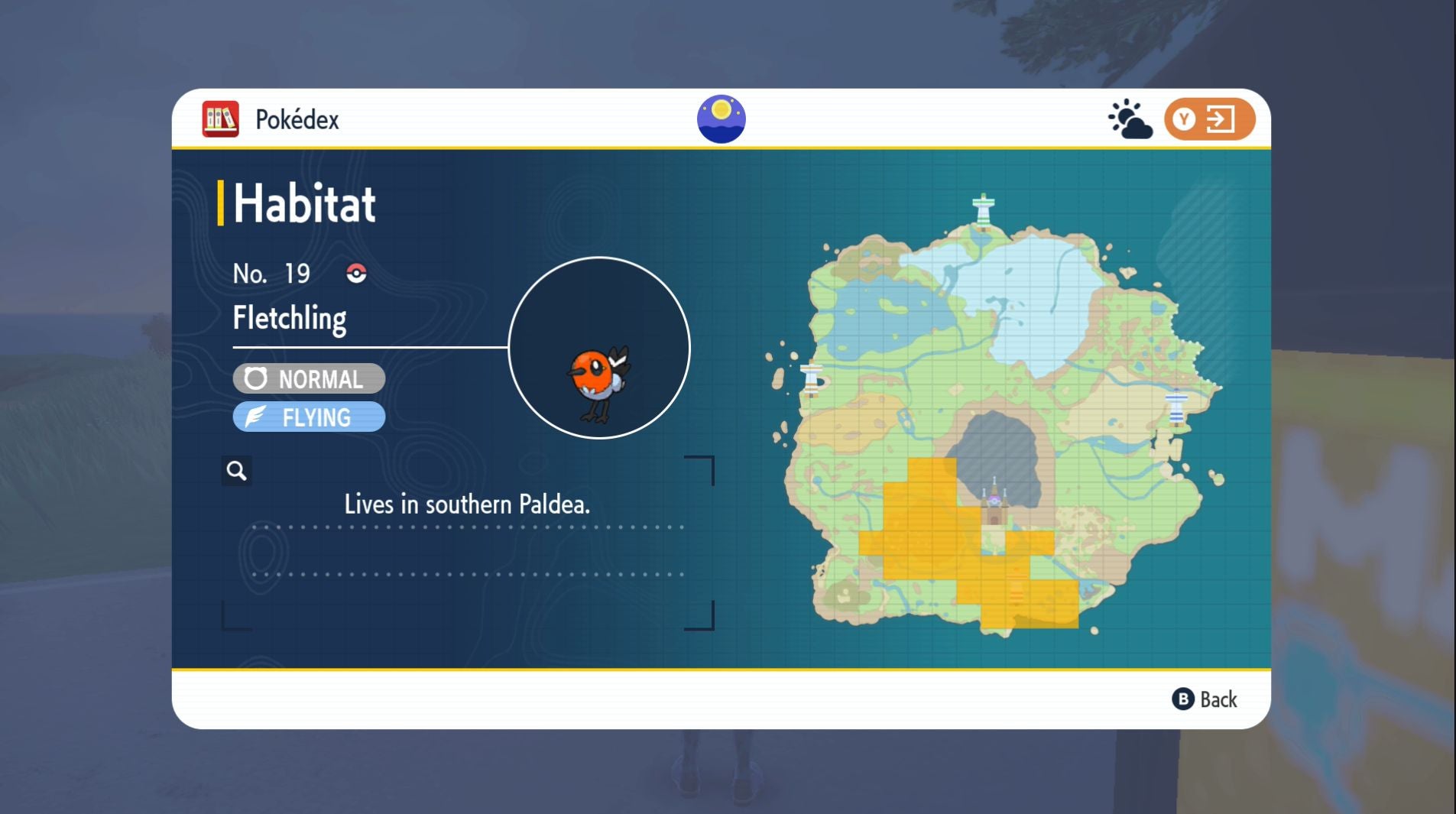Click the Pokédex book icon
Screen dimensions: 1456x814
pyautogui.click(x=220, y=118)
